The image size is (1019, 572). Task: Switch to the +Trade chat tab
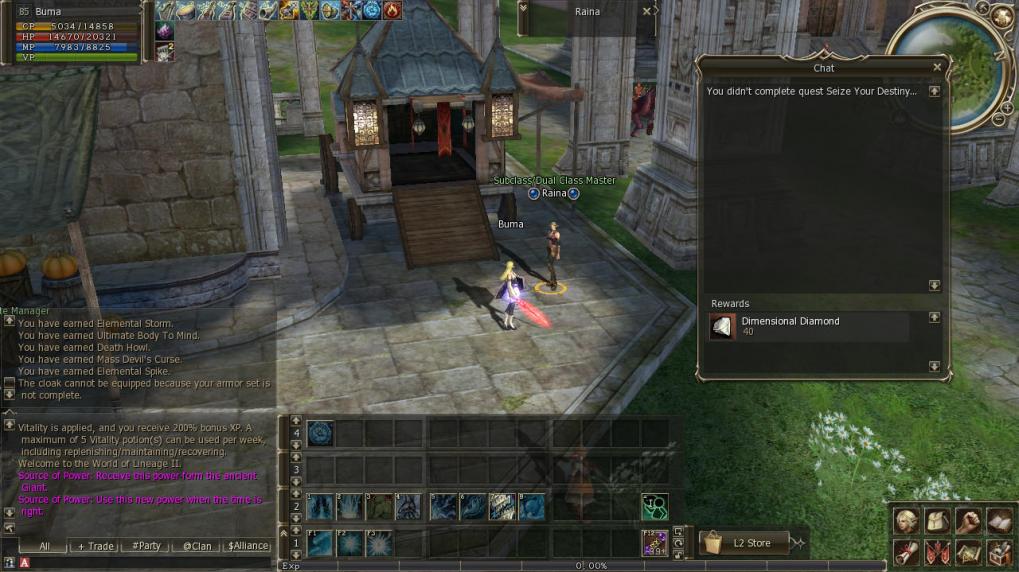(96, 546)
